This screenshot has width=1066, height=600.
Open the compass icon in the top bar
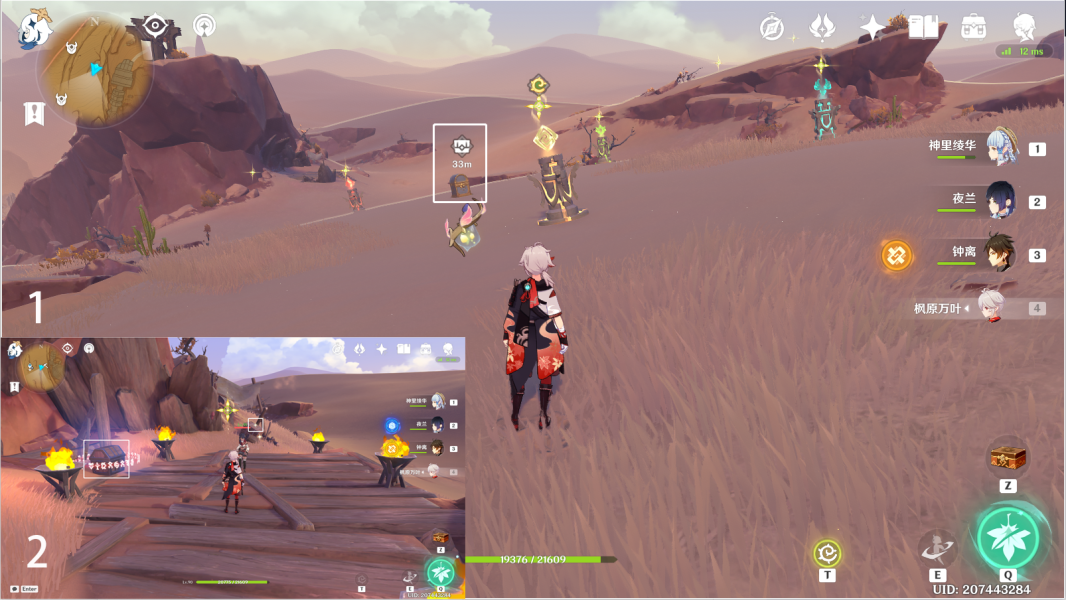[x=771, y=27]
